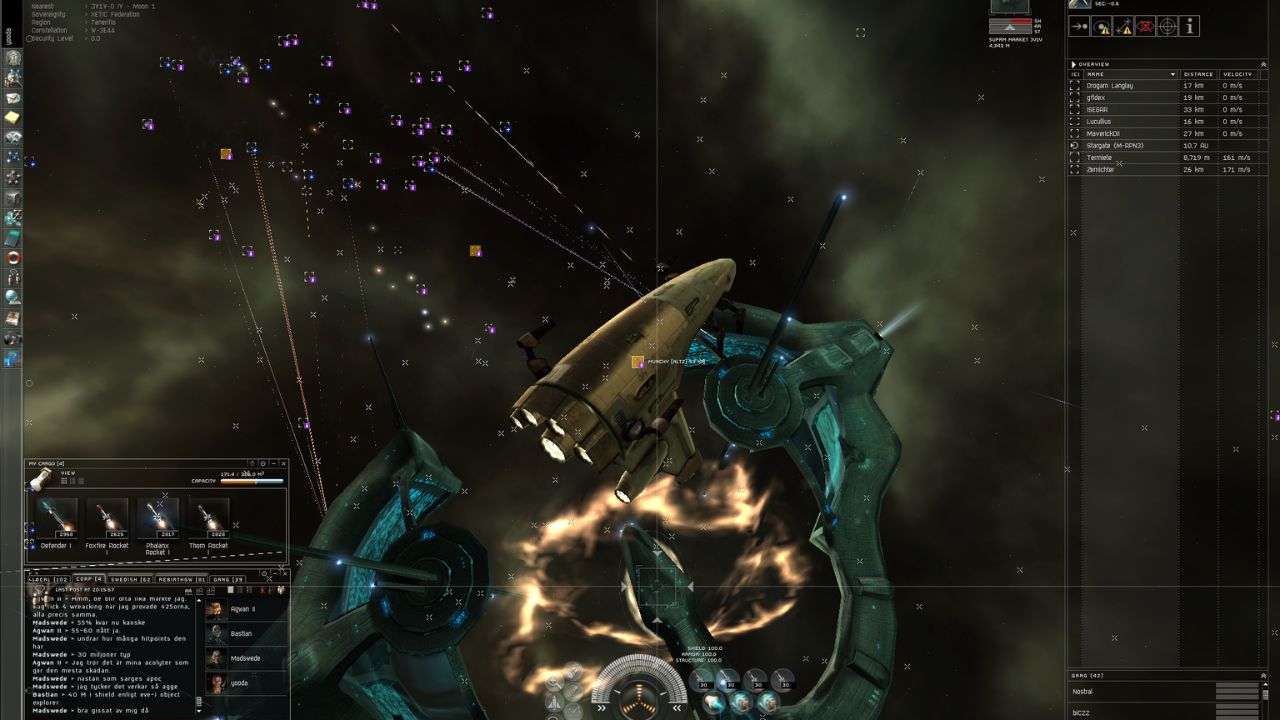This screenshot has width=1280, height=720.
Task: Switch to the Local chat tab
Action: point(49,579)
